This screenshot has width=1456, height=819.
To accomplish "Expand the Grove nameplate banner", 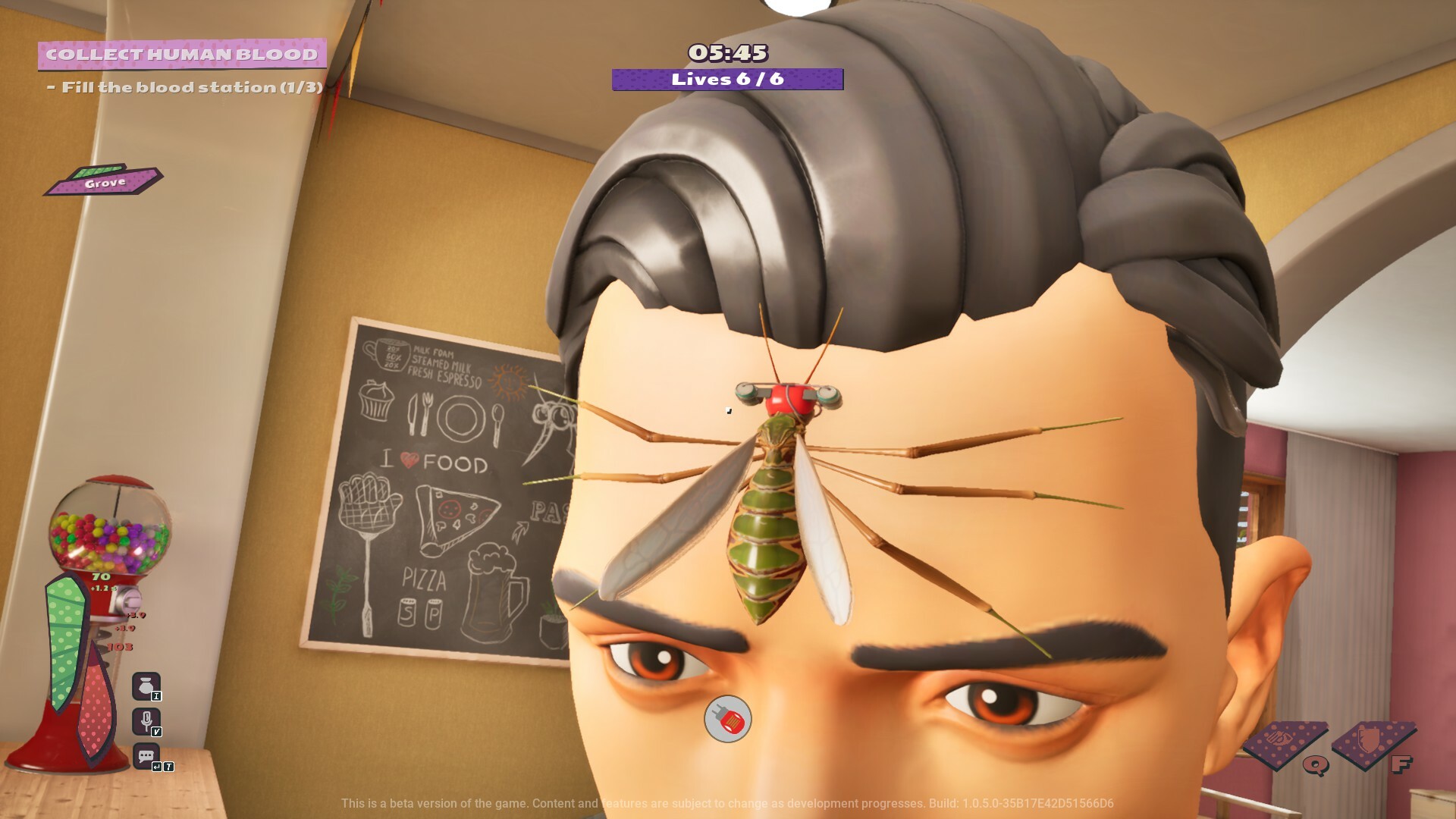I will [x=106, y=182].
